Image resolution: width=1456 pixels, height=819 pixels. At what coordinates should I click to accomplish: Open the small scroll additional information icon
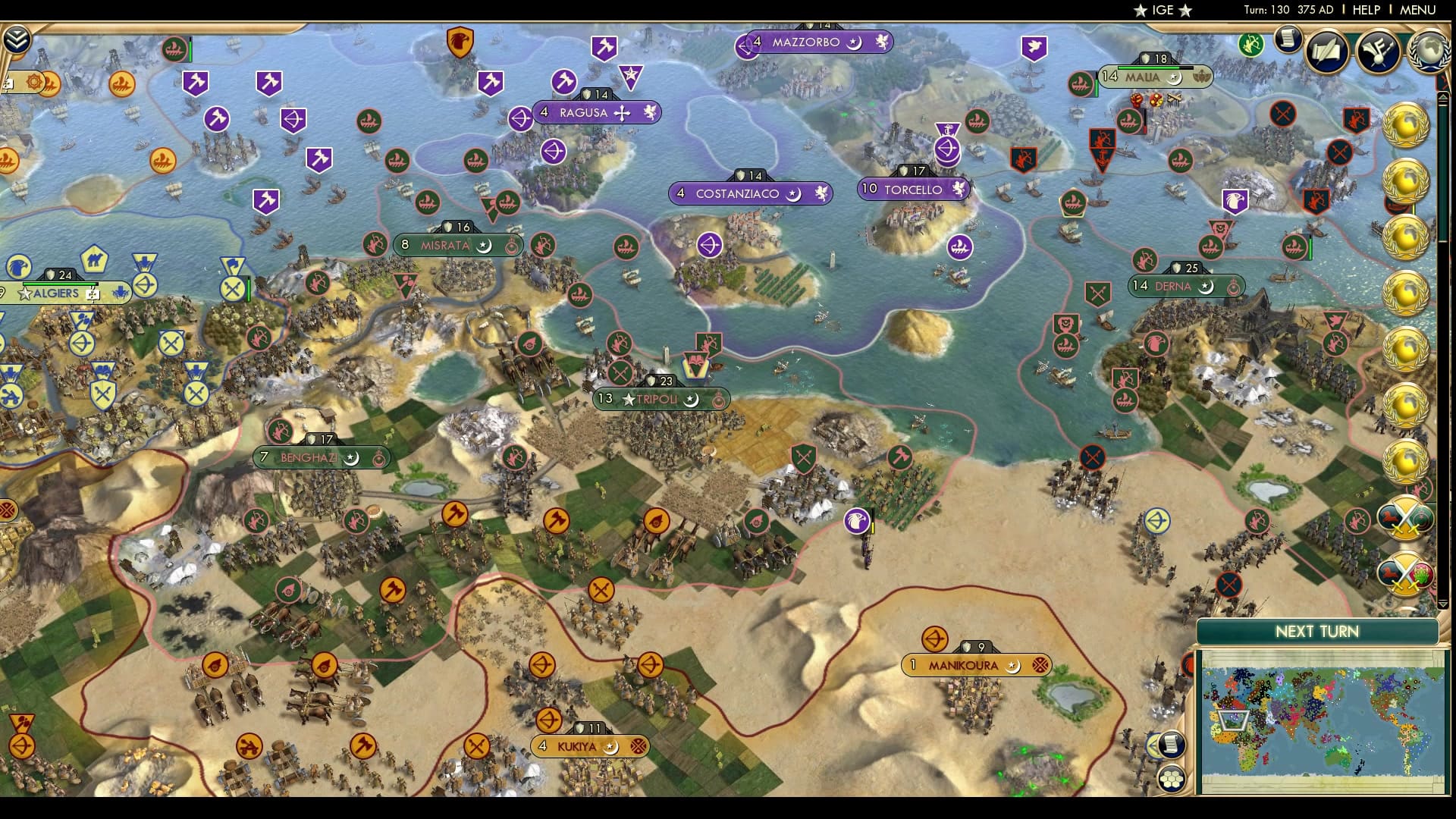tap(1288, 39)
